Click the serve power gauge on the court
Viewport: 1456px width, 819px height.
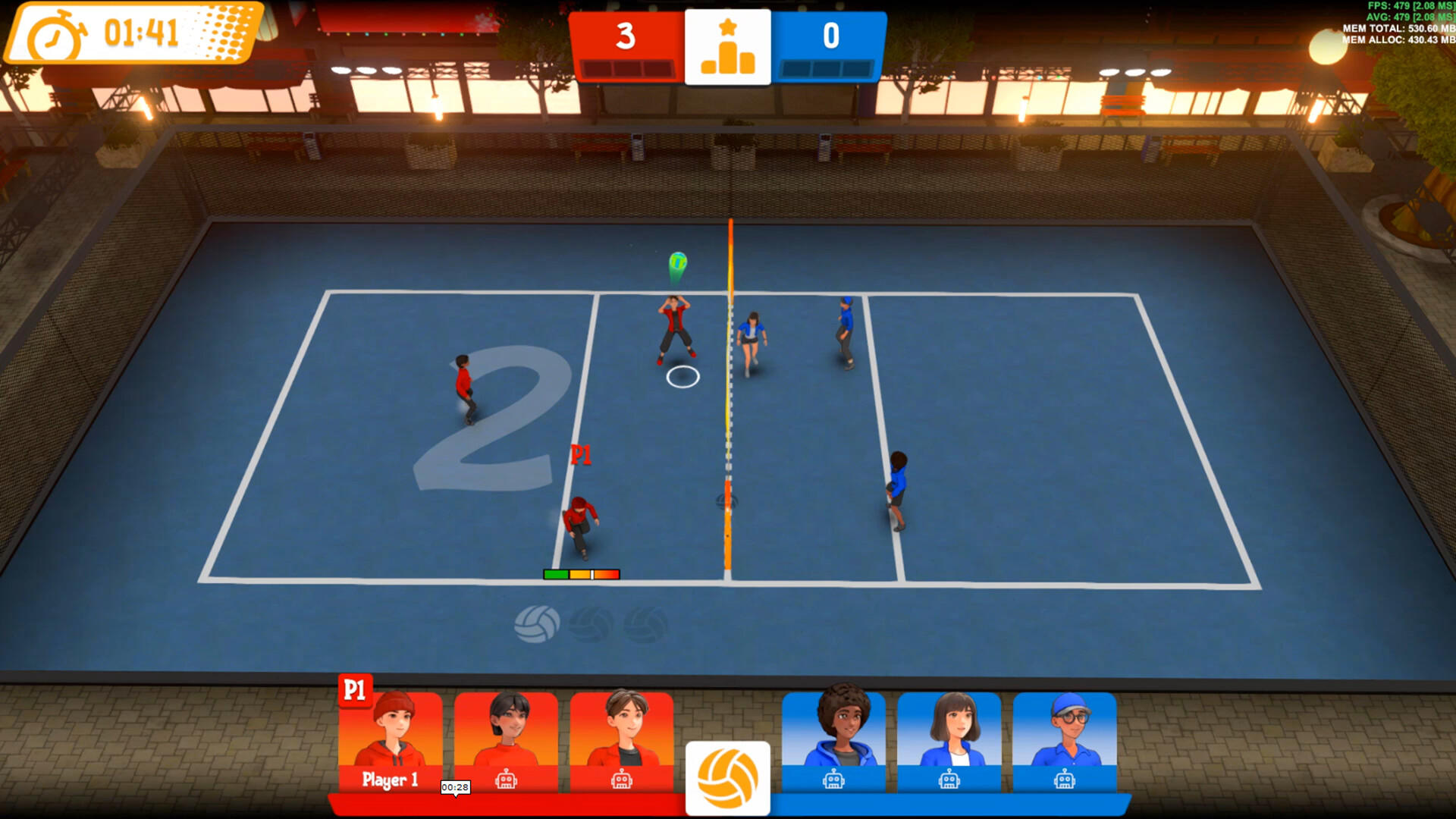(582, 574)
